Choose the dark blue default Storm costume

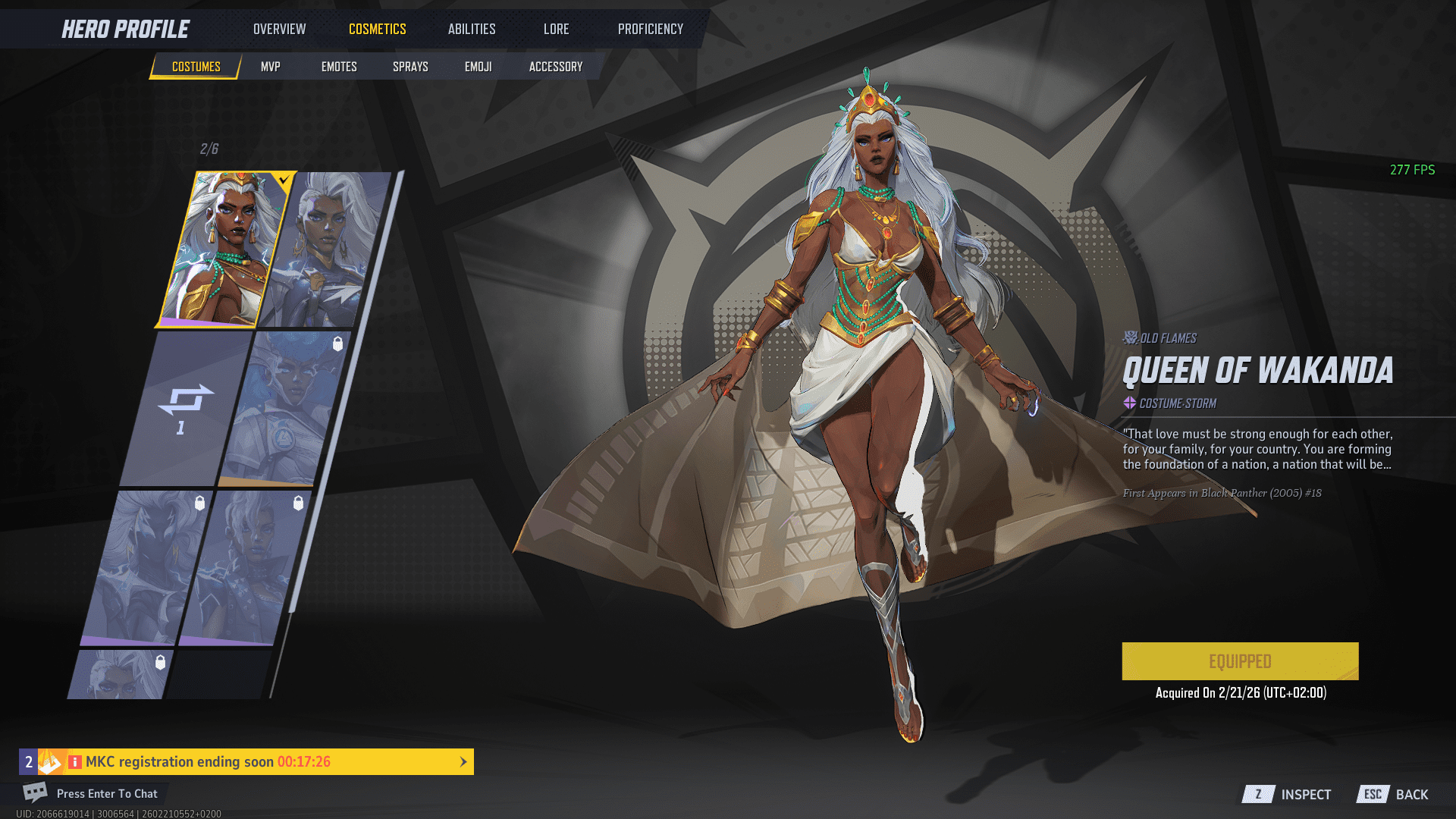328,249
